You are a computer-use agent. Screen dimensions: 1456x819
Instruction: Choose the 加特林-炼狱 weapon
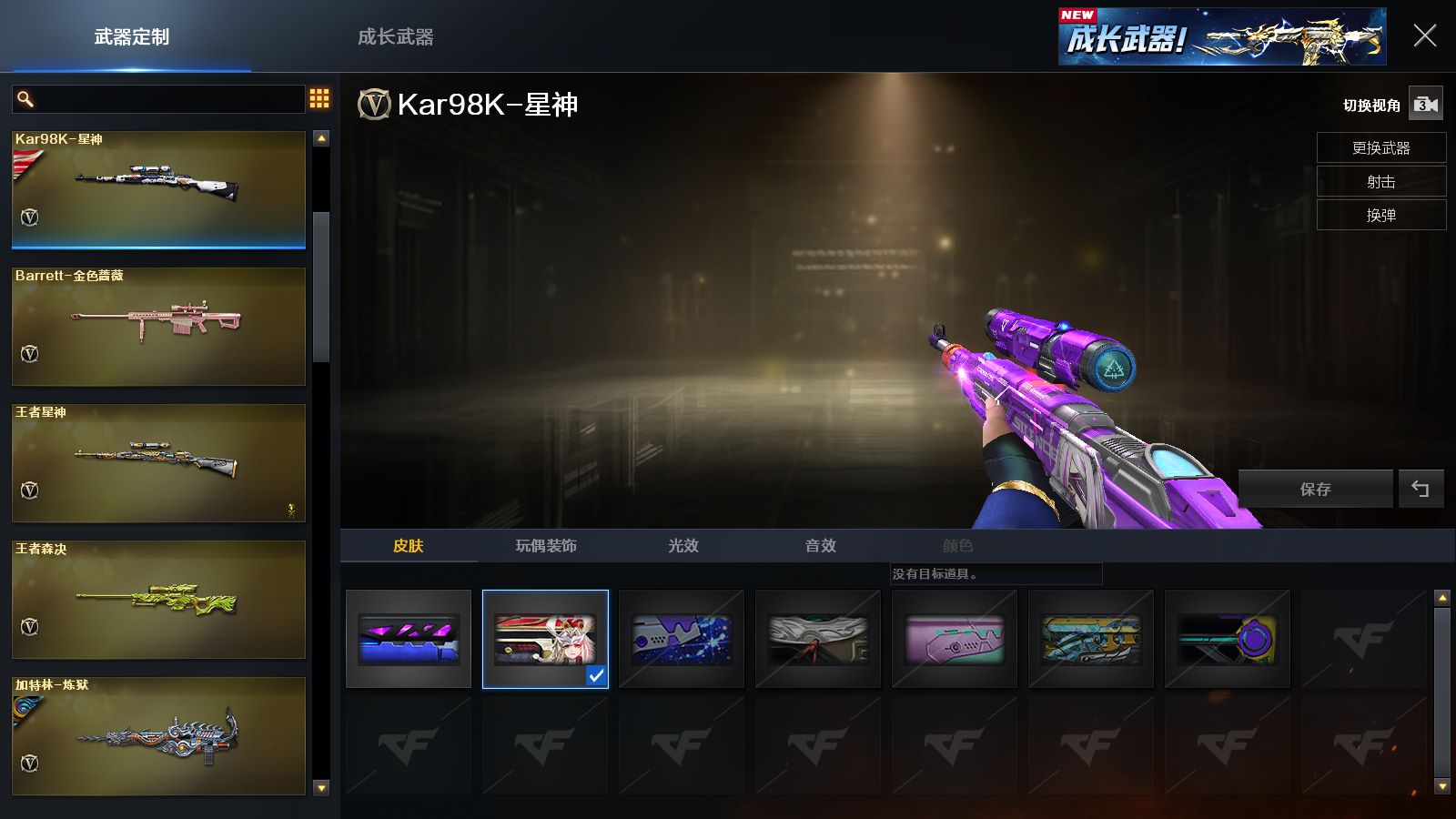click(x=158, y=735)
